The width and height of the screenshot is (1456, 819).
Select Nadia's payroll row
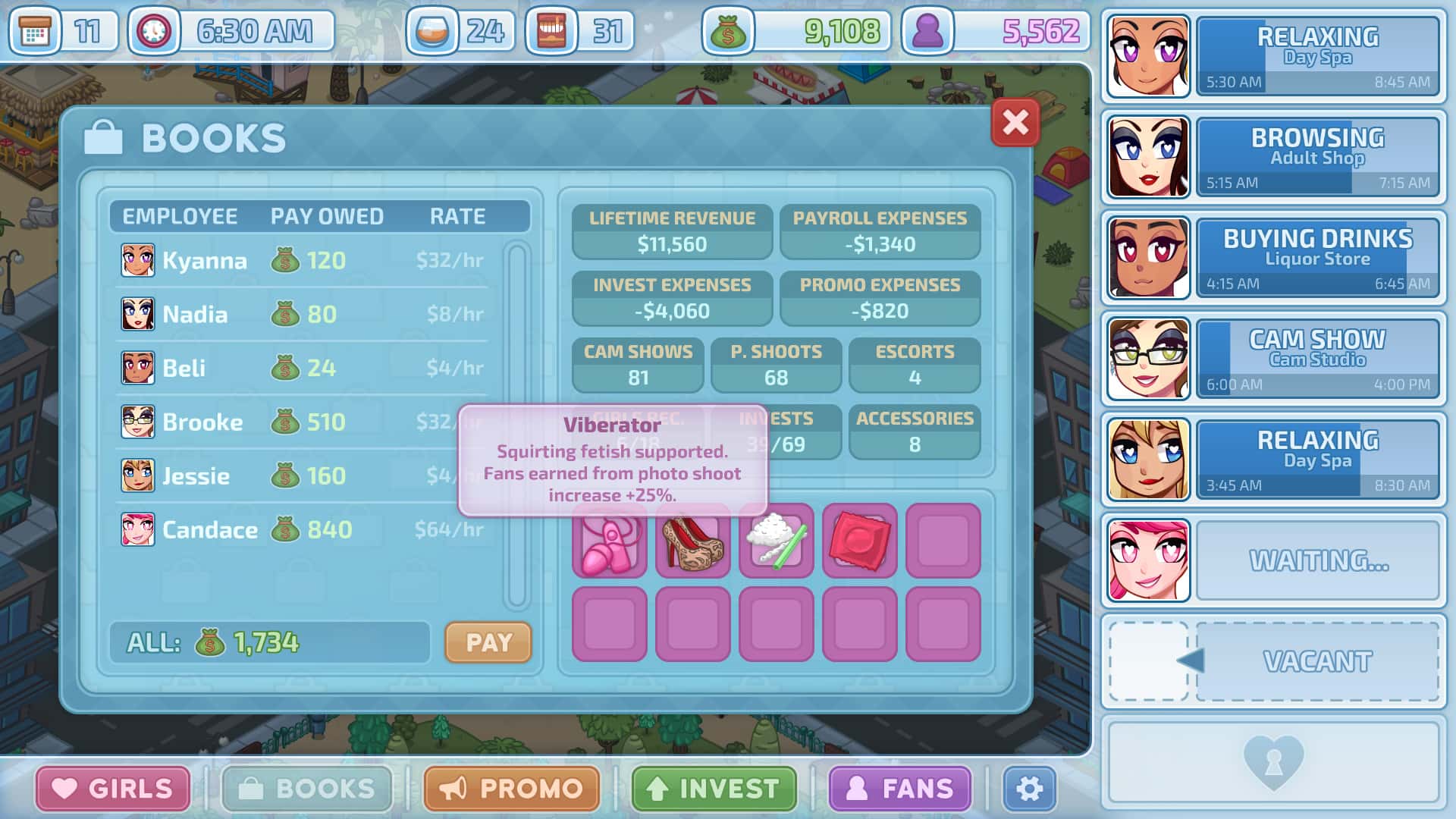pos(303,315)
